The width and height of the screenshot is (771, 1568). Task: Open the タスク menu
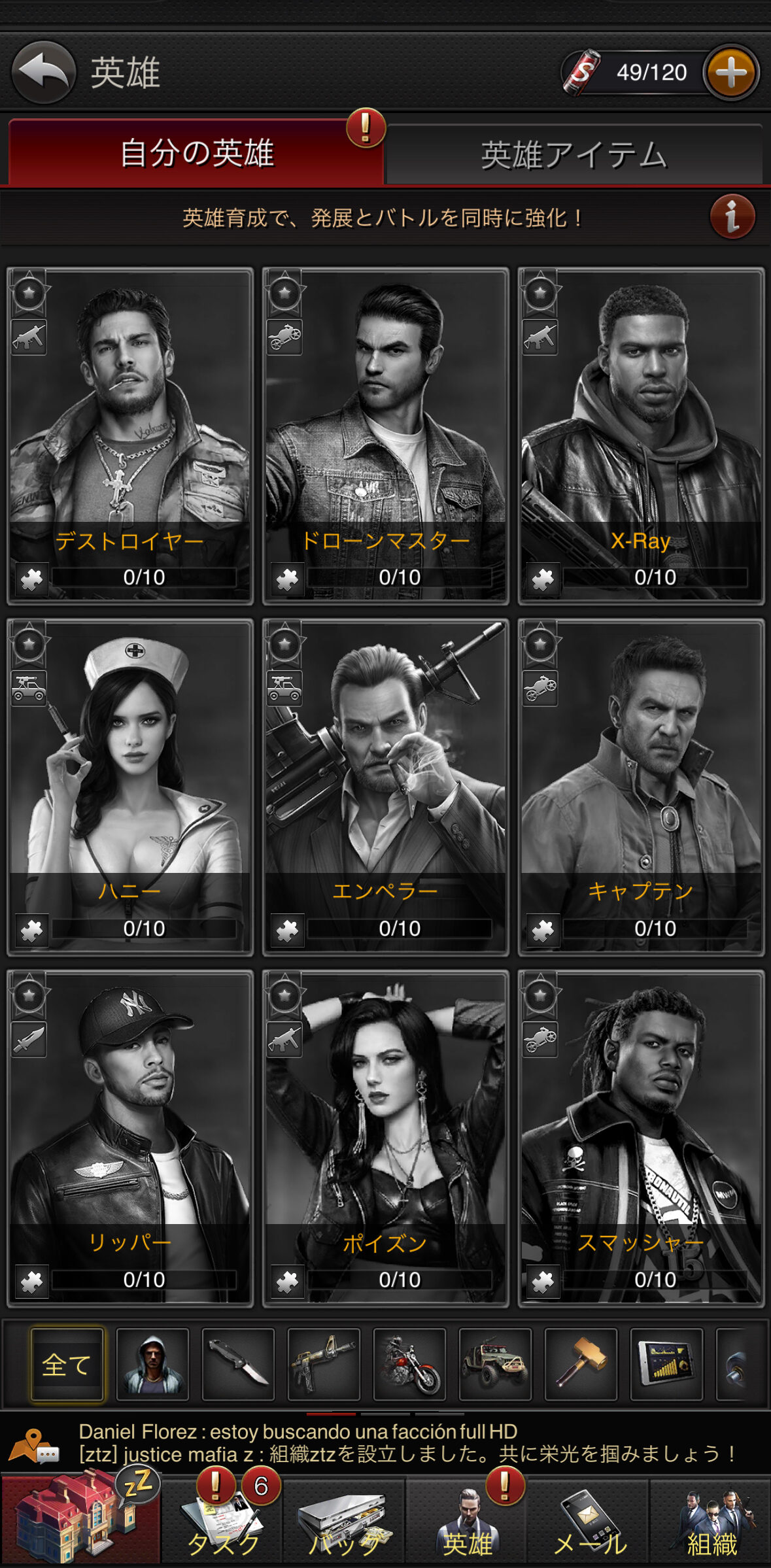click(222, 1522)
